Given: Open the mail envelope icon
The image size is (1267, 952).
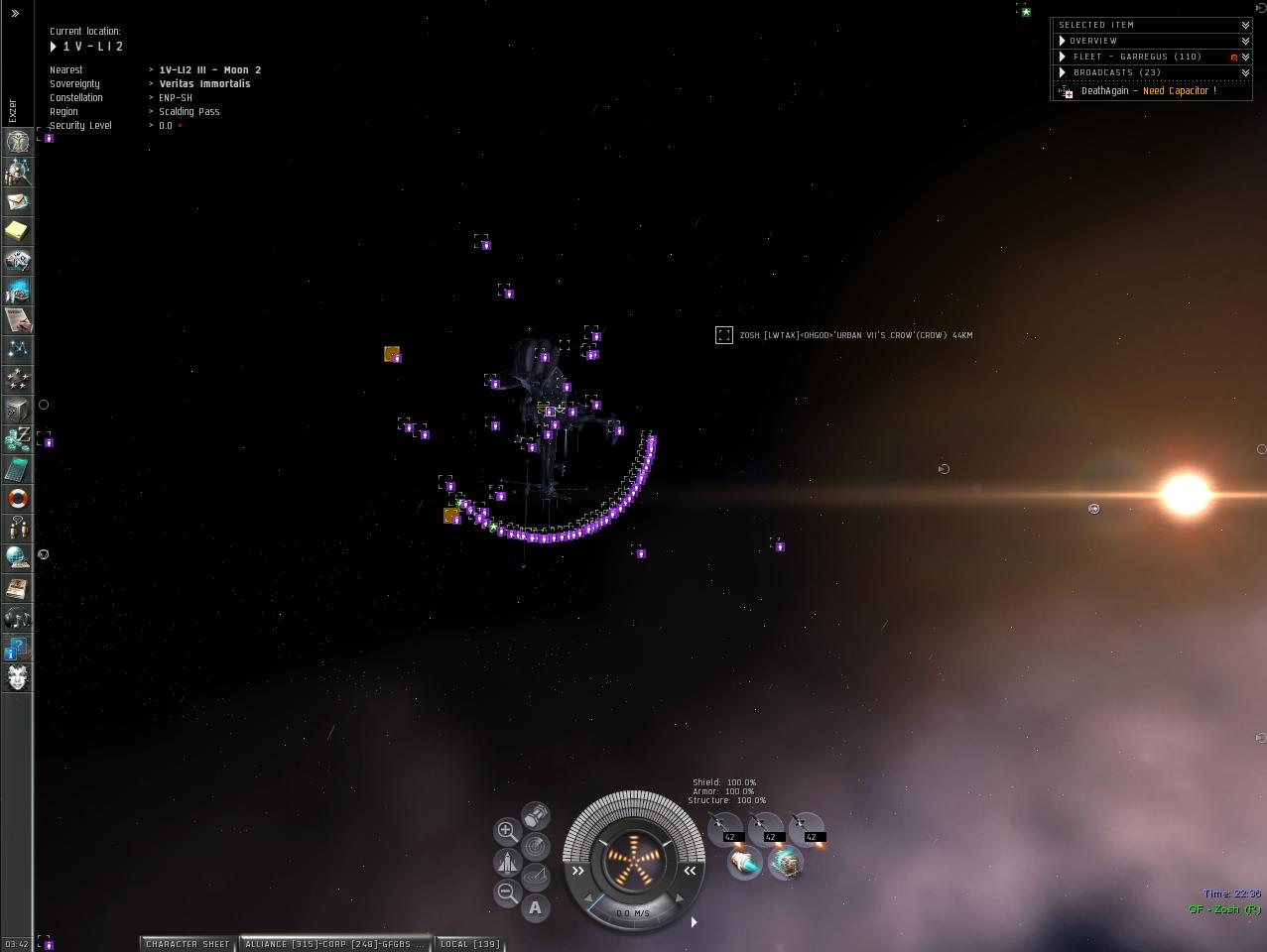Looking at the screenshot, I should click(17, 201).
